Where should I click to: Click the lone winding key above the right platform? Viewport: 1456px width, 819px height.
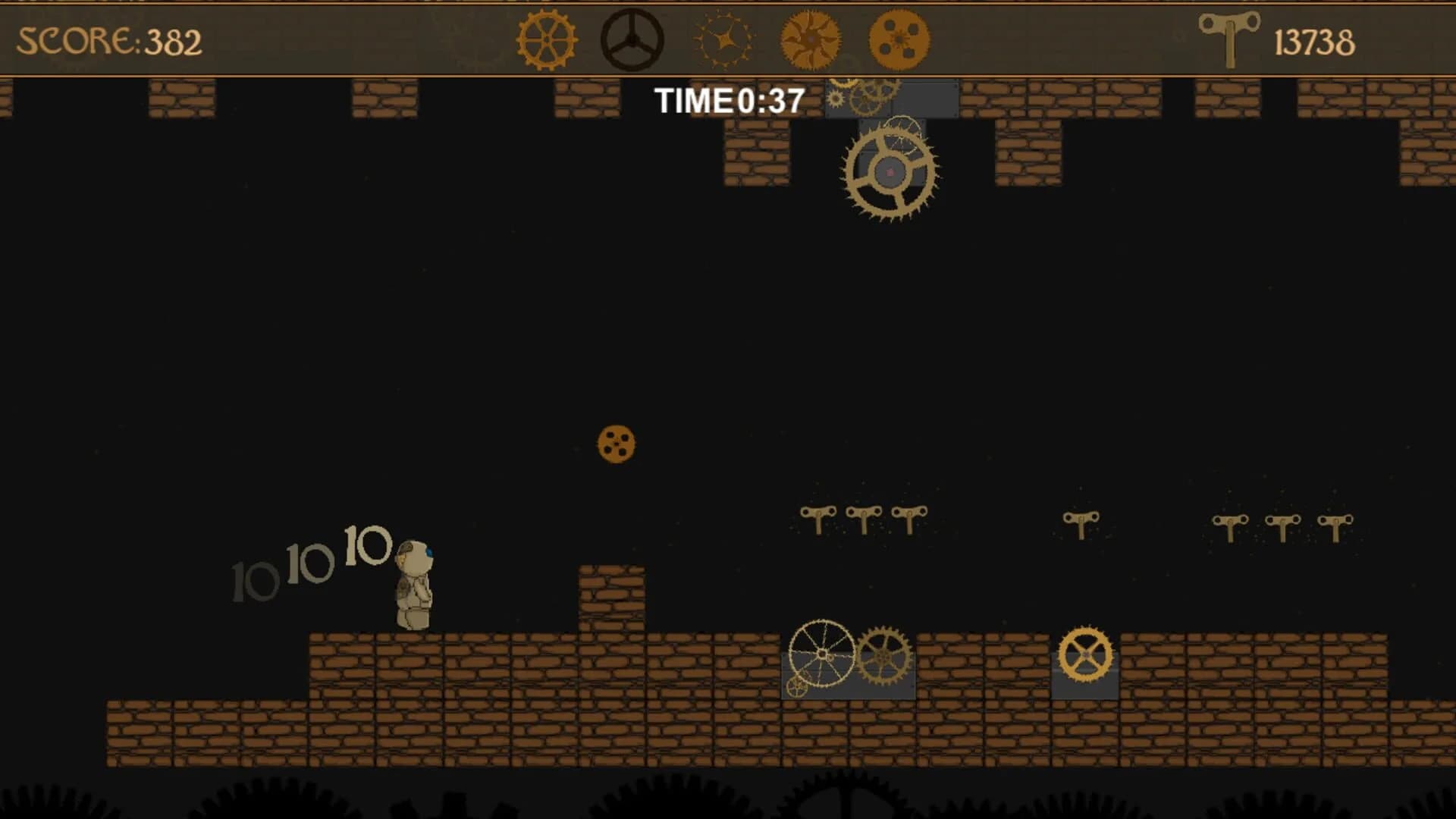[x=1080, y=516]
